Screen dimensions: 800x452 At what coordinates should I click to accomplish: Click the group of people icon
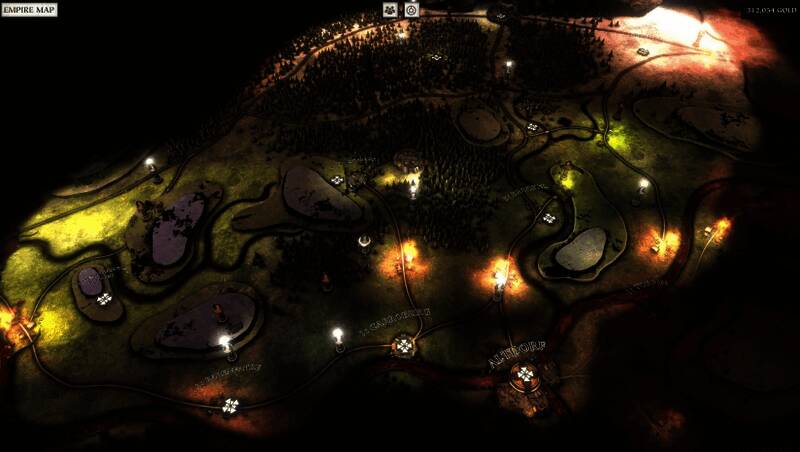pyautogui.click(x=390, y=10)
